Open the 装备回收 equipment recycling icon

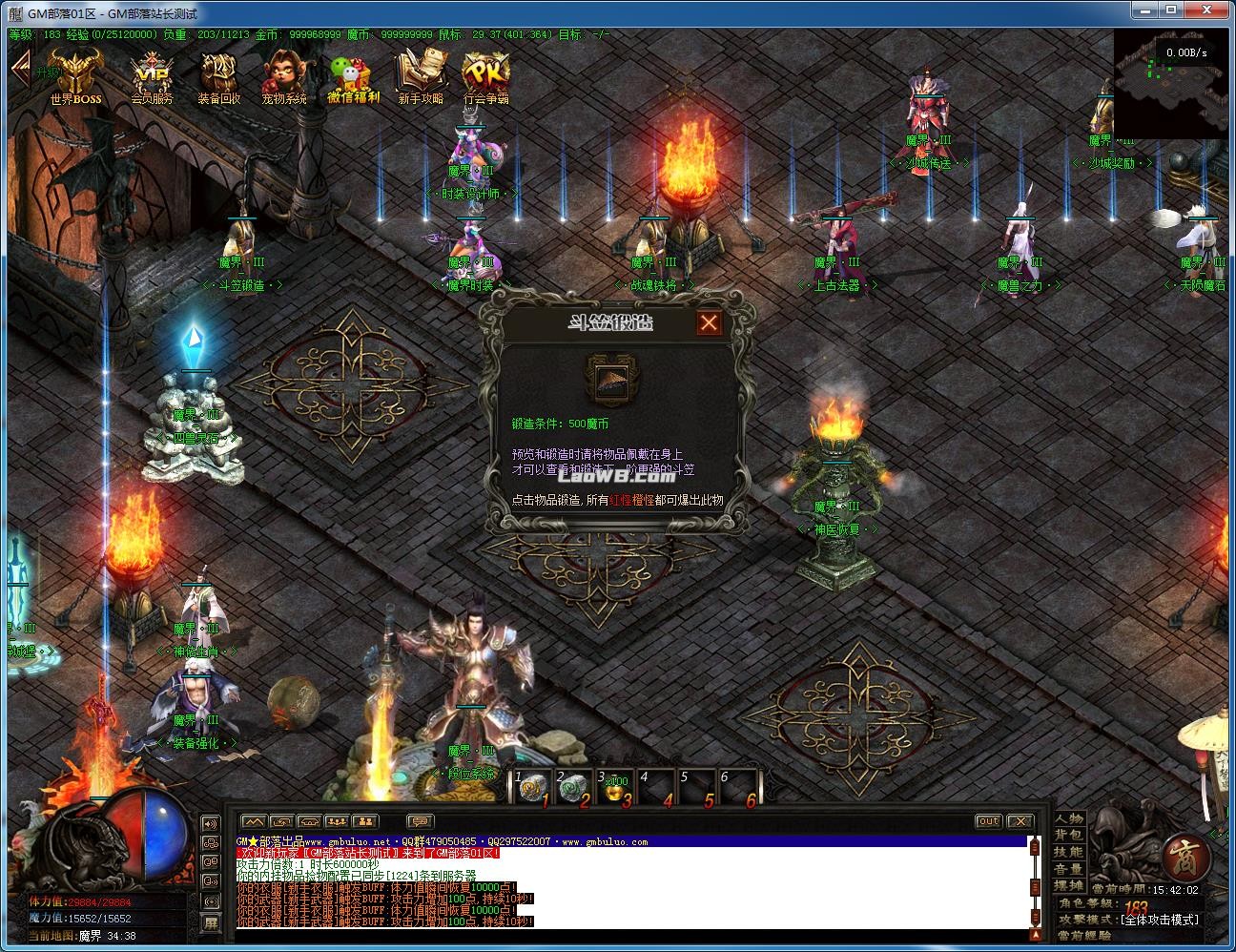coord(218,76)
